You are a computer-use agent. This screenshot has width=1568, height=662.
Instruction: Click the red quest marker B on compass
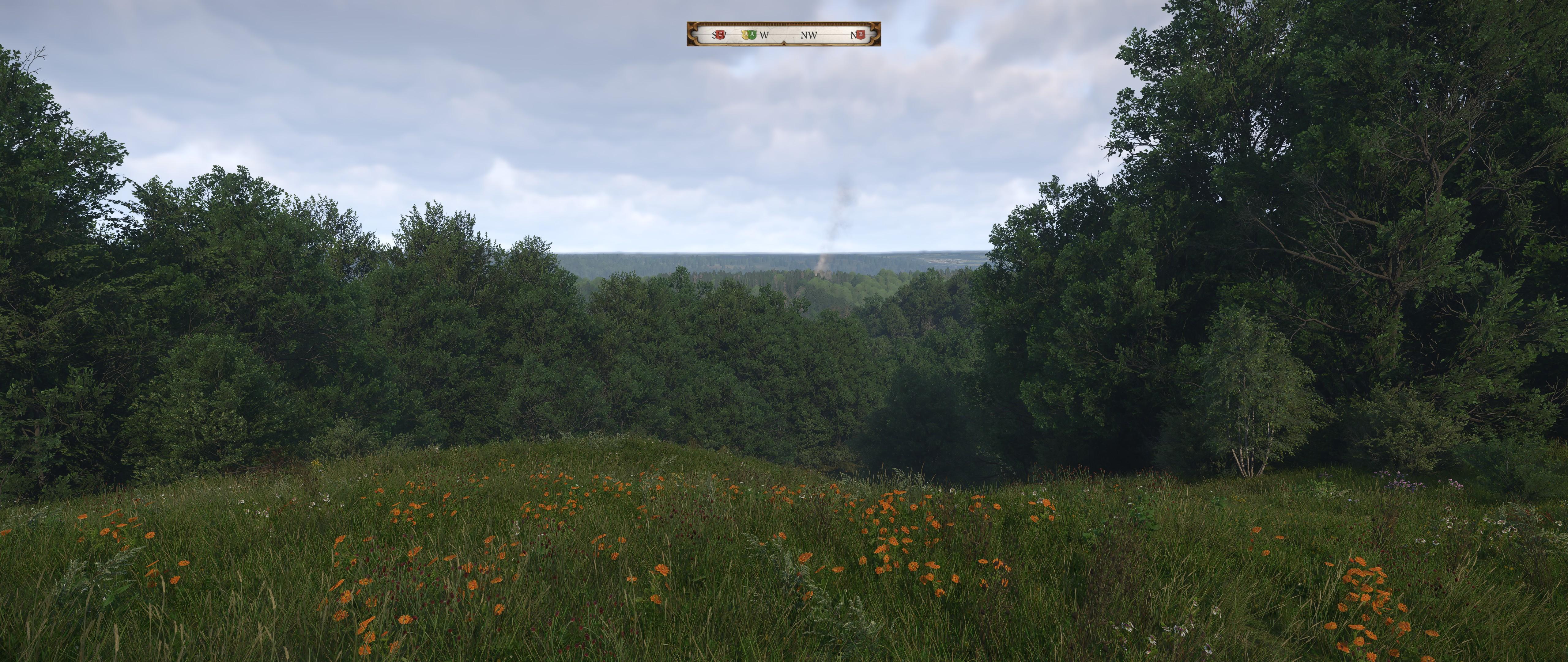click(861, 35)
